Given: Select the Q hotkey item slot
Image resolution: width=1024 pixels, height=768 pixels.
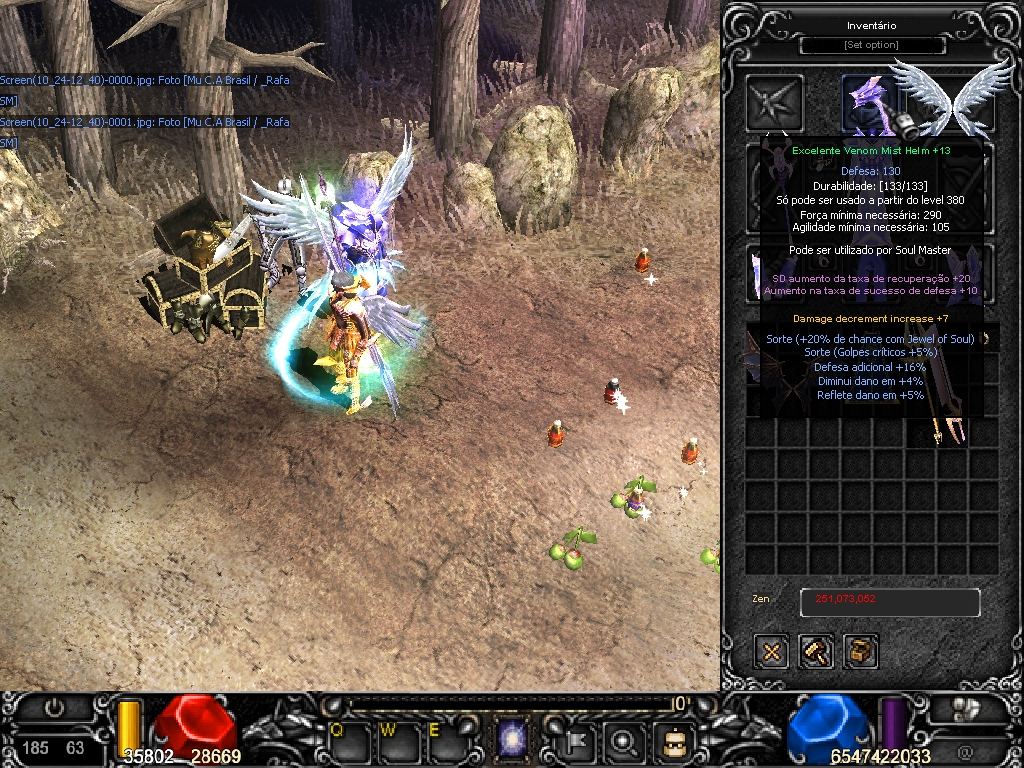Looking at the screenshot, I should click(x=350, y=742).
